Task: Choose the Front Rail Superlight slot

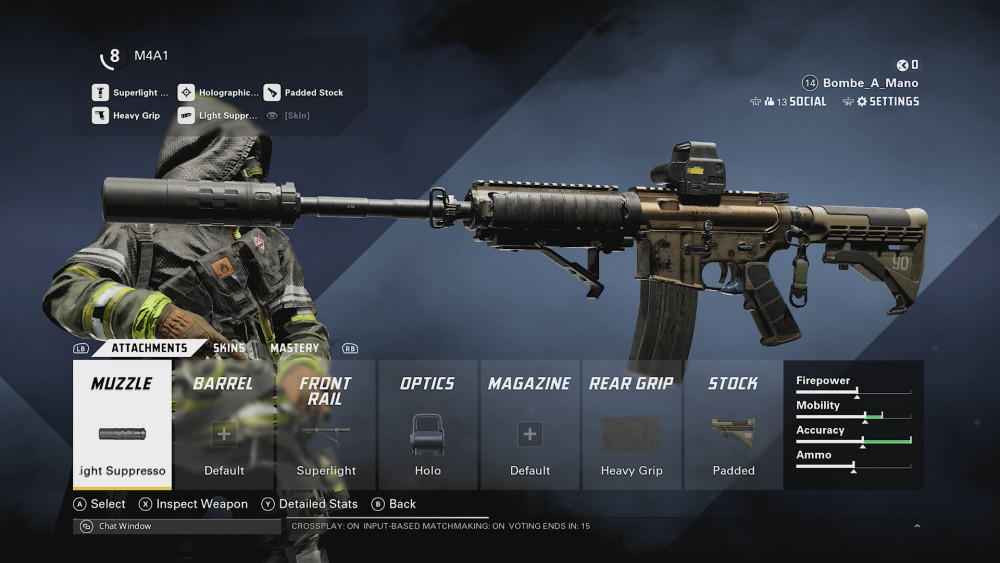Action: (x=326, y=425)
